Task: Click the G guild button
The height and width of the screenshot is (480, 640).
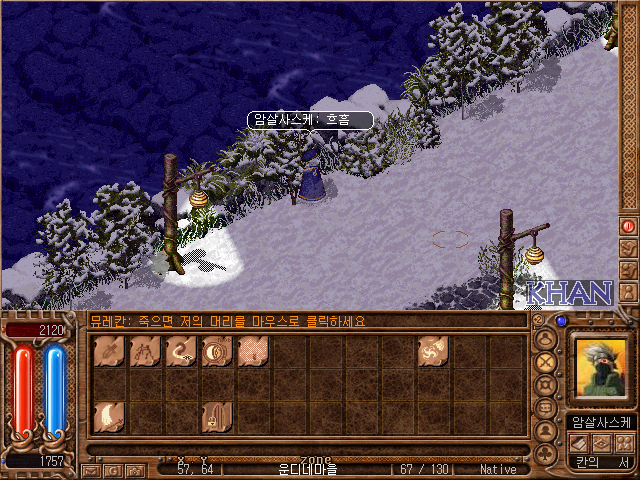Action: pyautogui.click(x=112, y=469)
